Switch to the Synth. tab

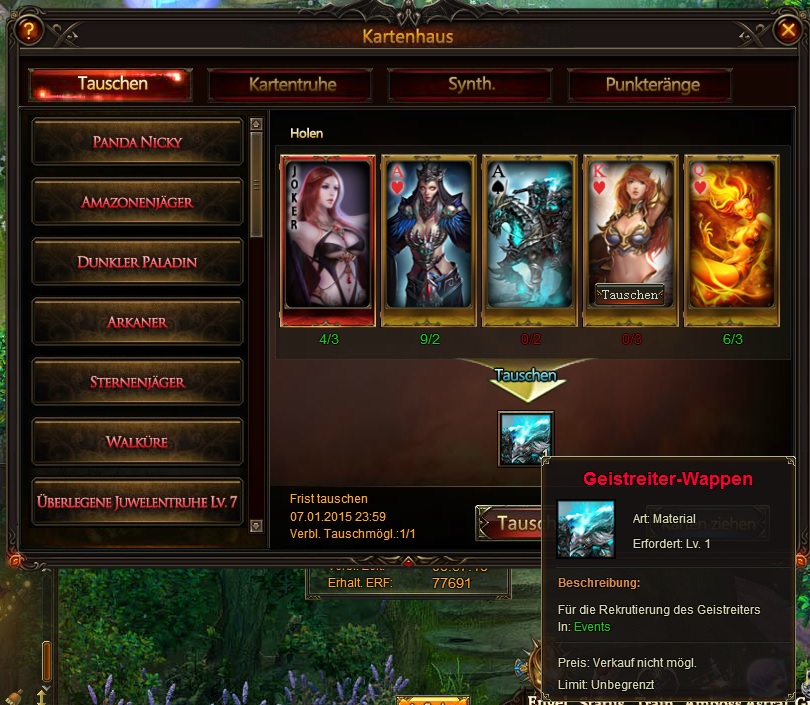click(471, 85)
